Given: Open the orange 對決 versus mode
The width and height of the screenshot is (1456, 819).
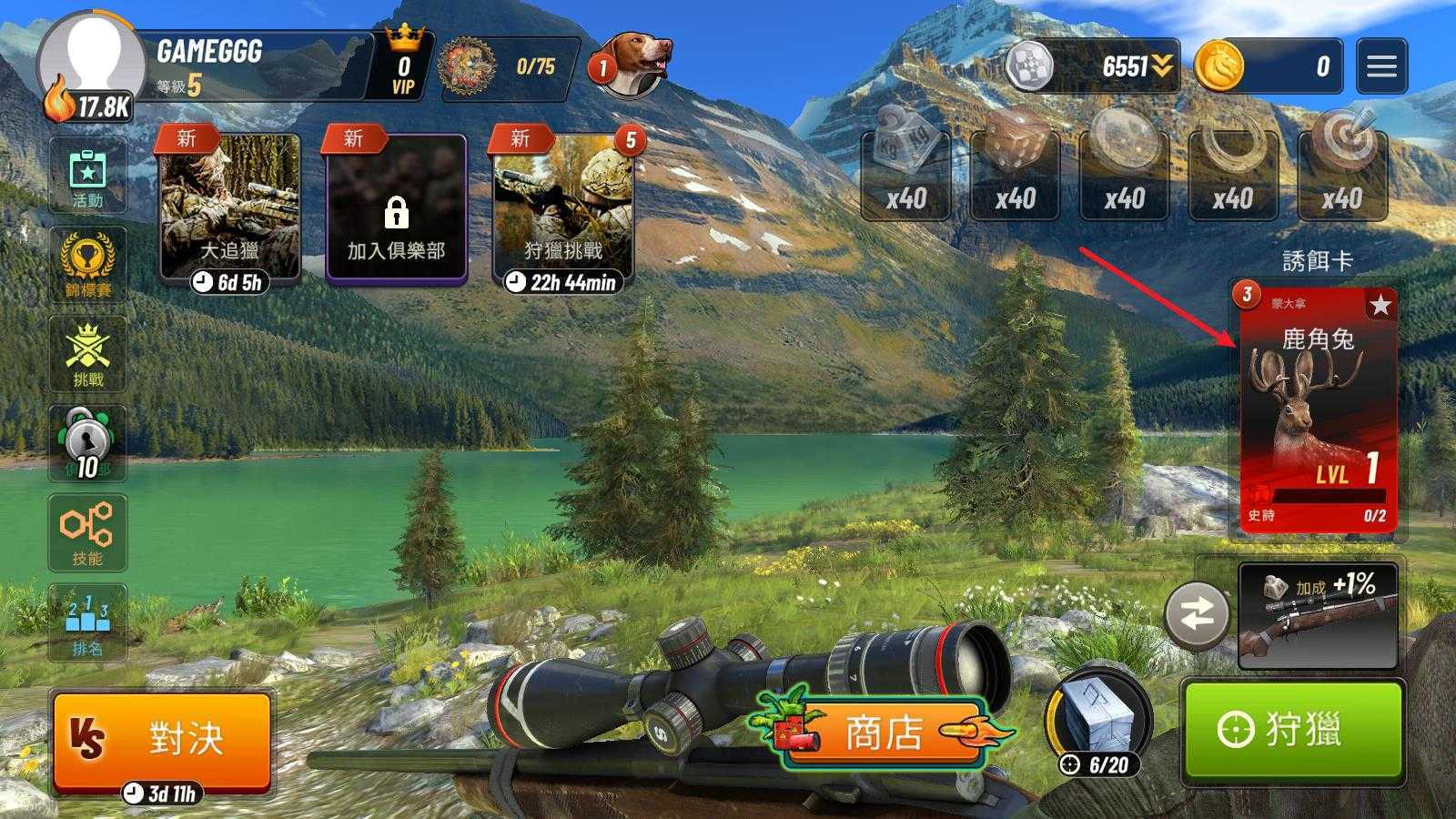Looking at the screenshot, I should coord(162,738).
